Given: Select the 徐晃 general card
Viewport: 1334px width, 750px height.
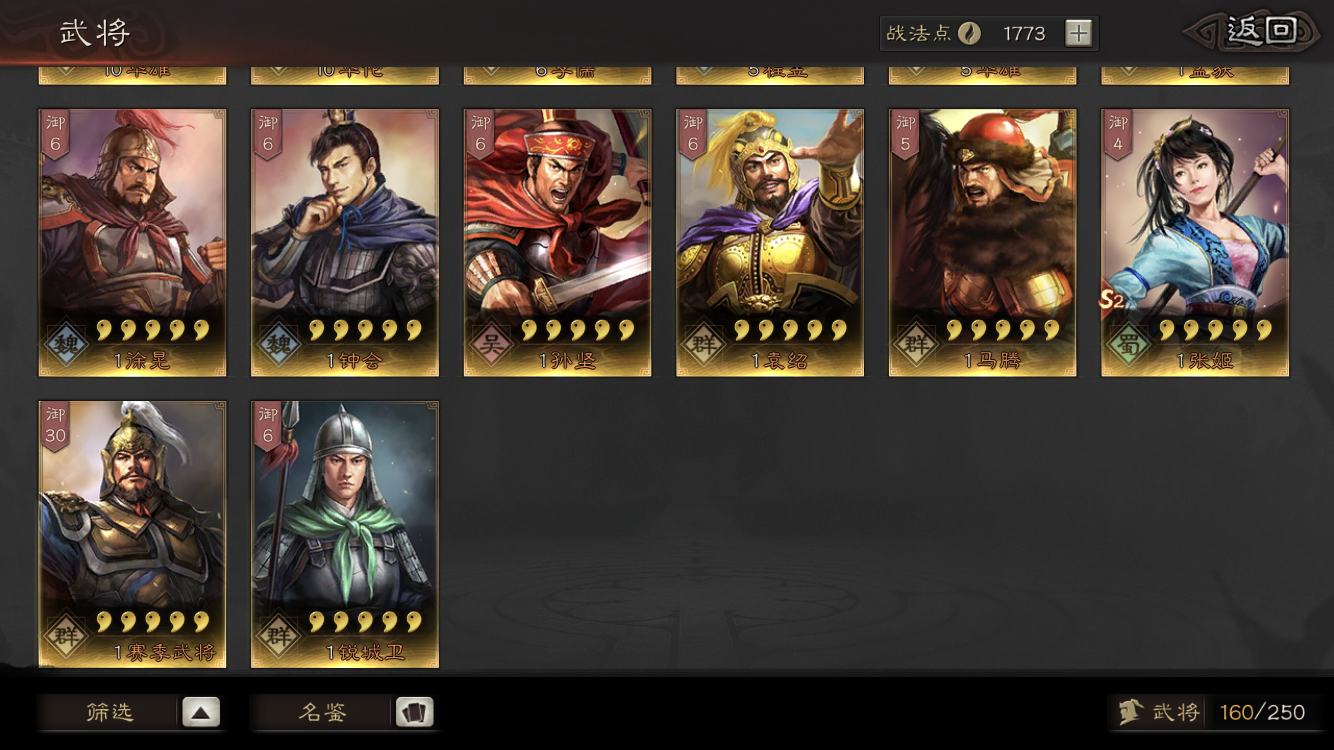Looking at the screenshot, I should (132, 242).
